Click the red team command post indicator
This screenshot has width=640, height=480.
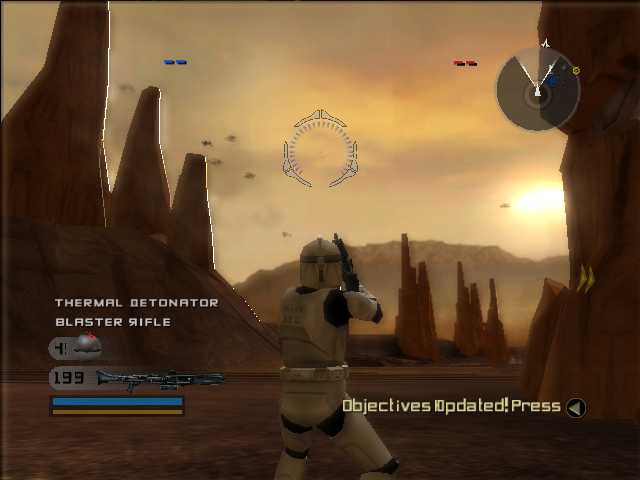[x=465, y=63]
